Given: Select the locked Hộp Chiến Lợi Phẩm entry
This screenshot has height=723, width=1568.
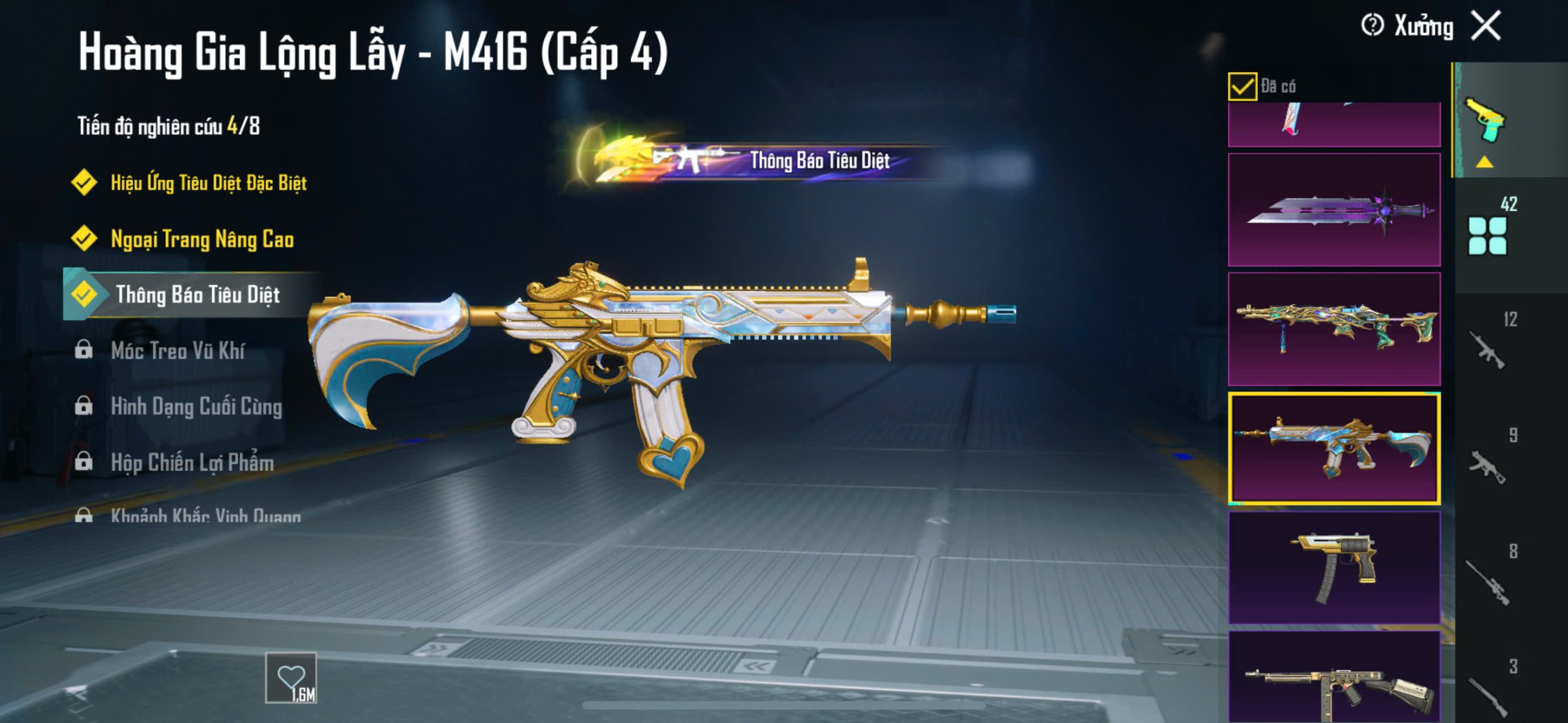Looking at the screenshot, I should click(192, 463).
